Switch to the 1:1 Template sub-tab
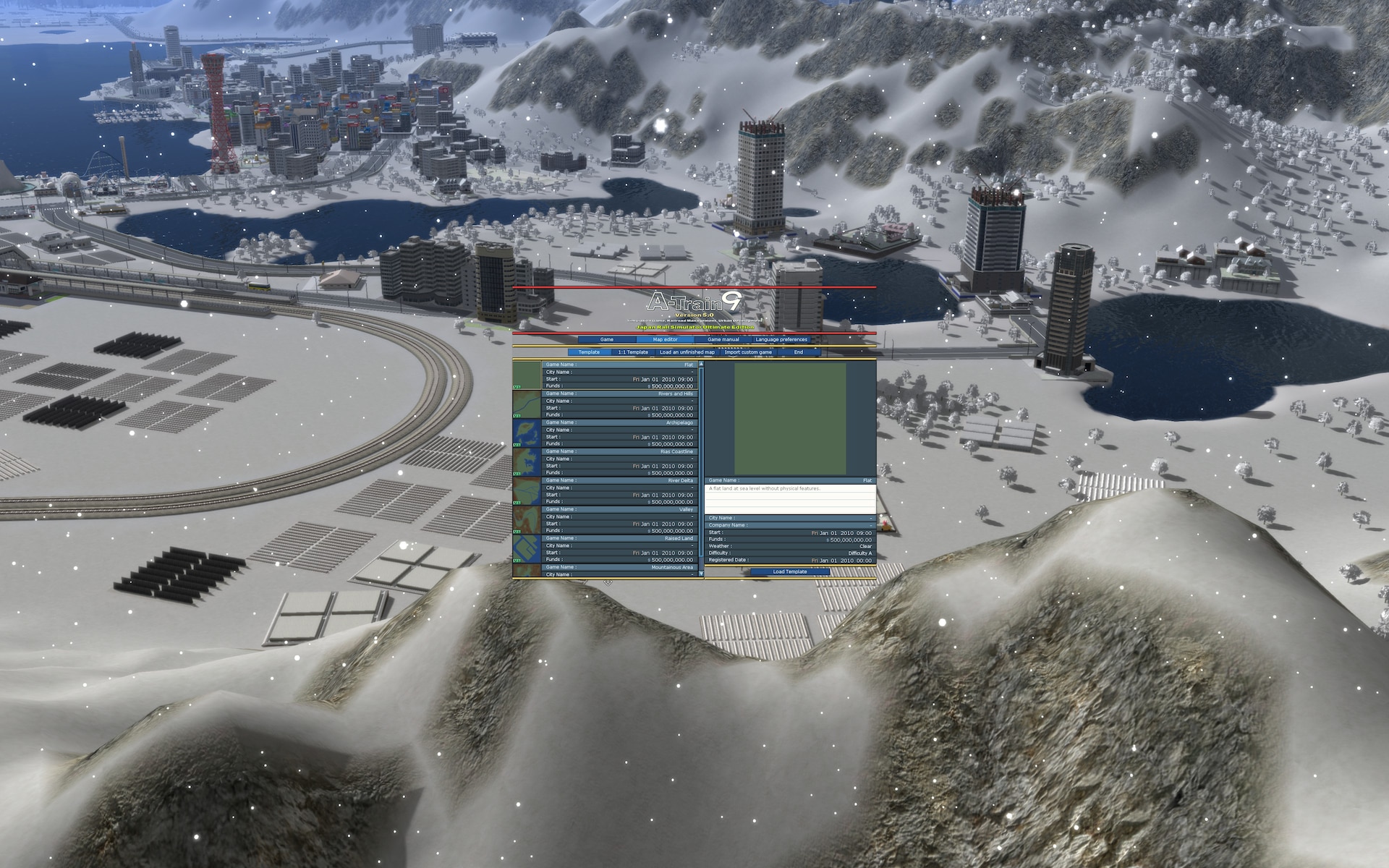Image resolution: width=1389 pixels, height=868 pixels. (633, 352)
